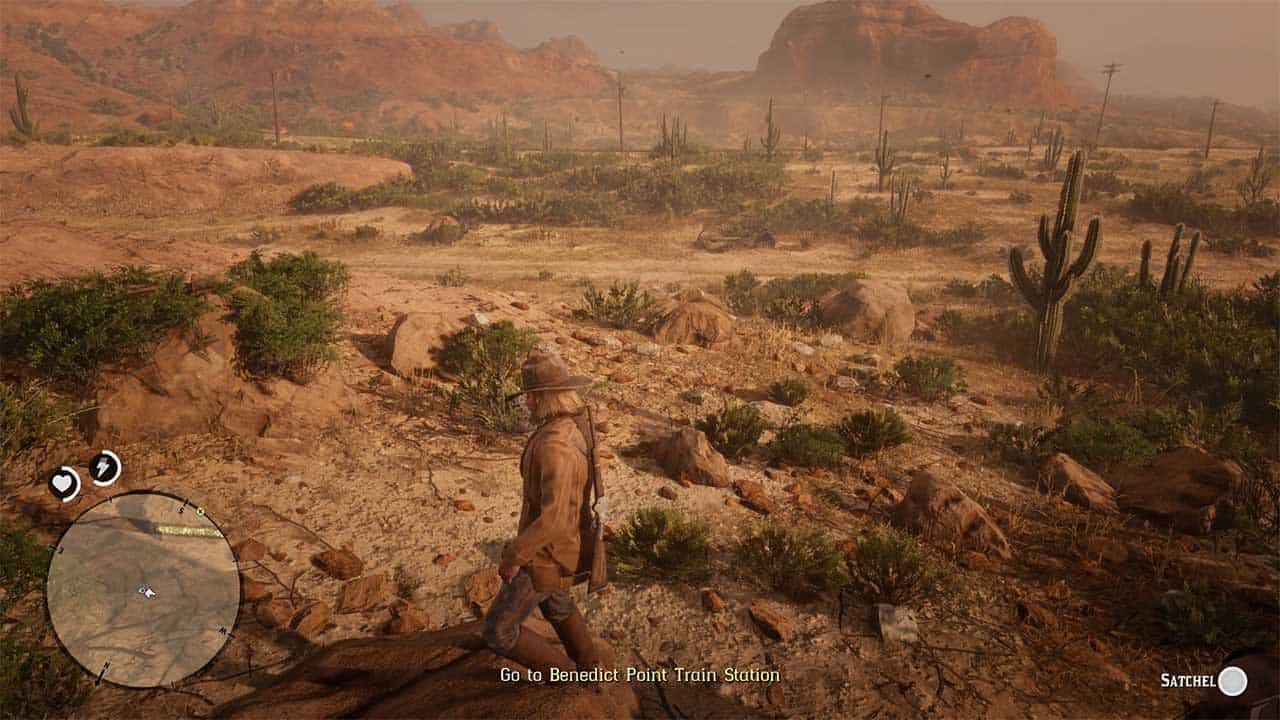Screen dimensions: 1280x720
Task: Select the lightning Dead Eye core icon
Action: (103, 467)
